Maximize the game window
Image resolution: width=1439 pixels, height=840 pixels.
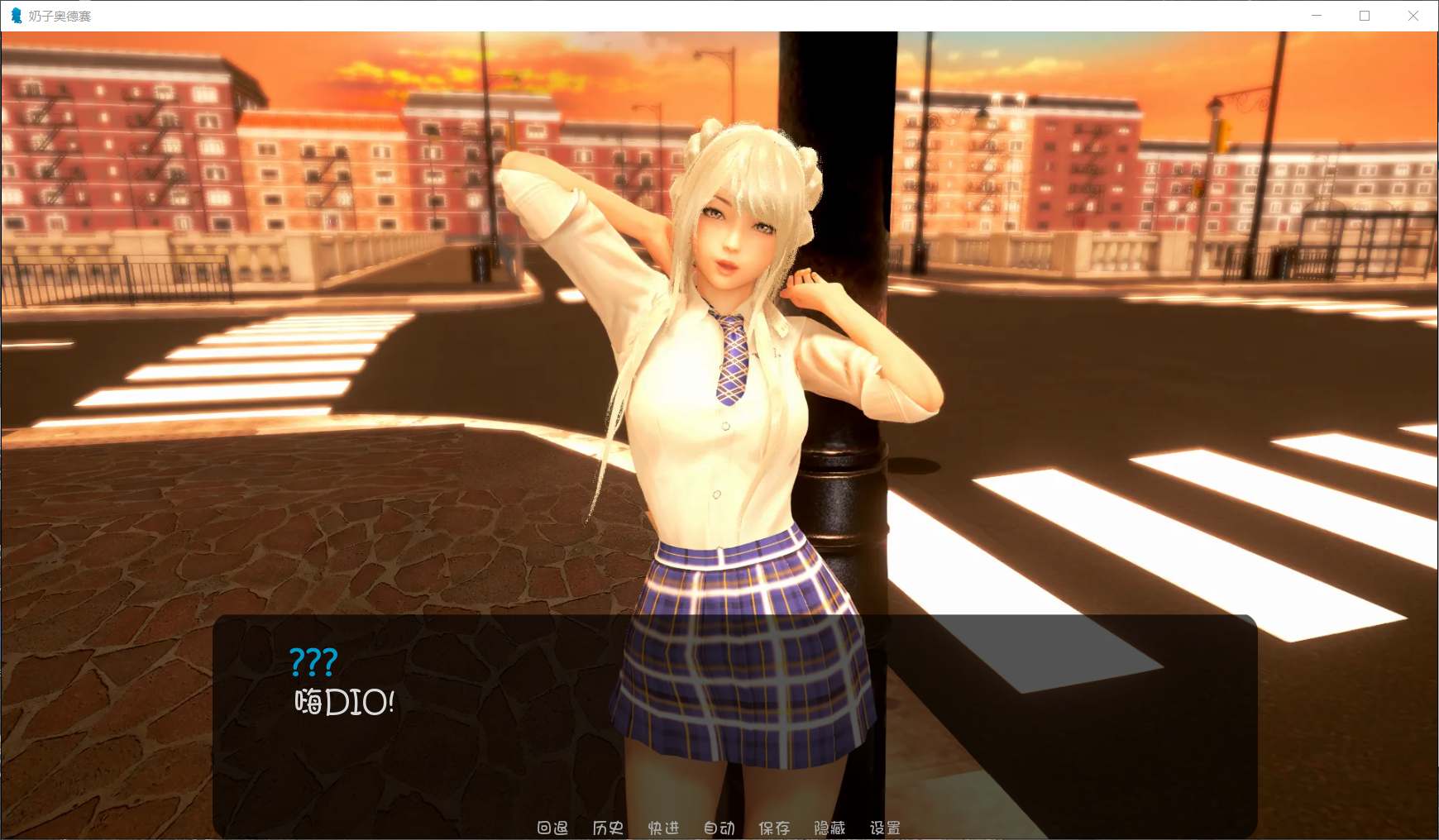[1365, 16]
